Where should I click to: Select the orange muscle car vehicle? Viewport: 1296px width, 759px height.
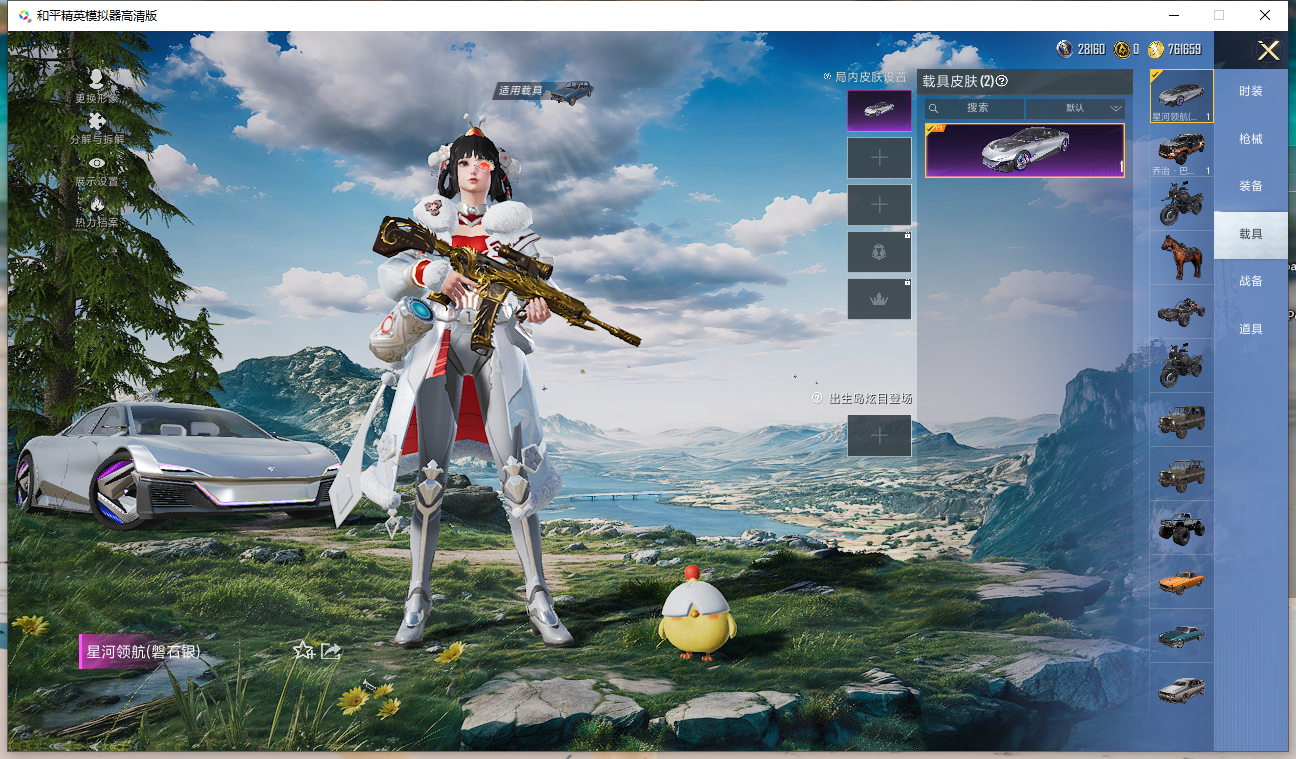tap(1181, 581)
